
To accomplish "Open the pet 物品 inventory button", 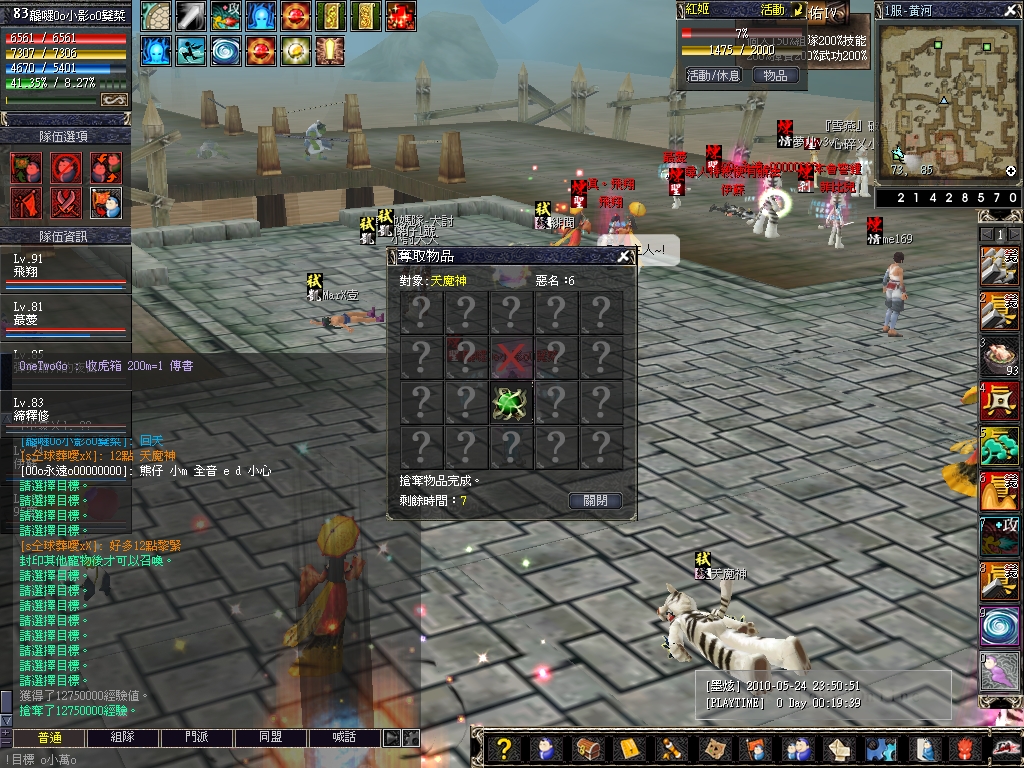I will [x=775, y=75].
